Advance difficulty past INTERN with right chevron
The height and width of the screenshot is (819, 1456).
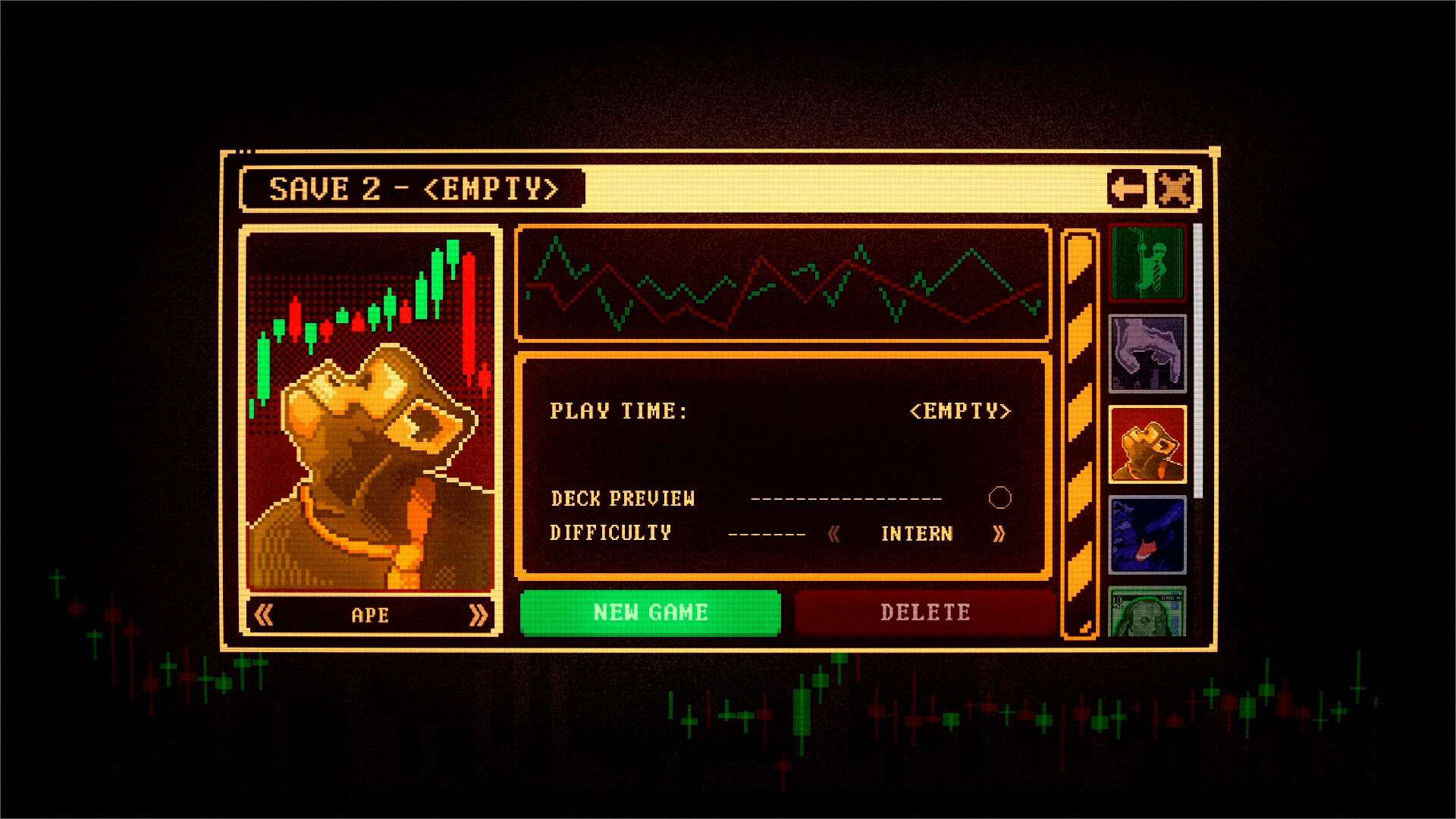pyautogui.click(x=999, y=533)
